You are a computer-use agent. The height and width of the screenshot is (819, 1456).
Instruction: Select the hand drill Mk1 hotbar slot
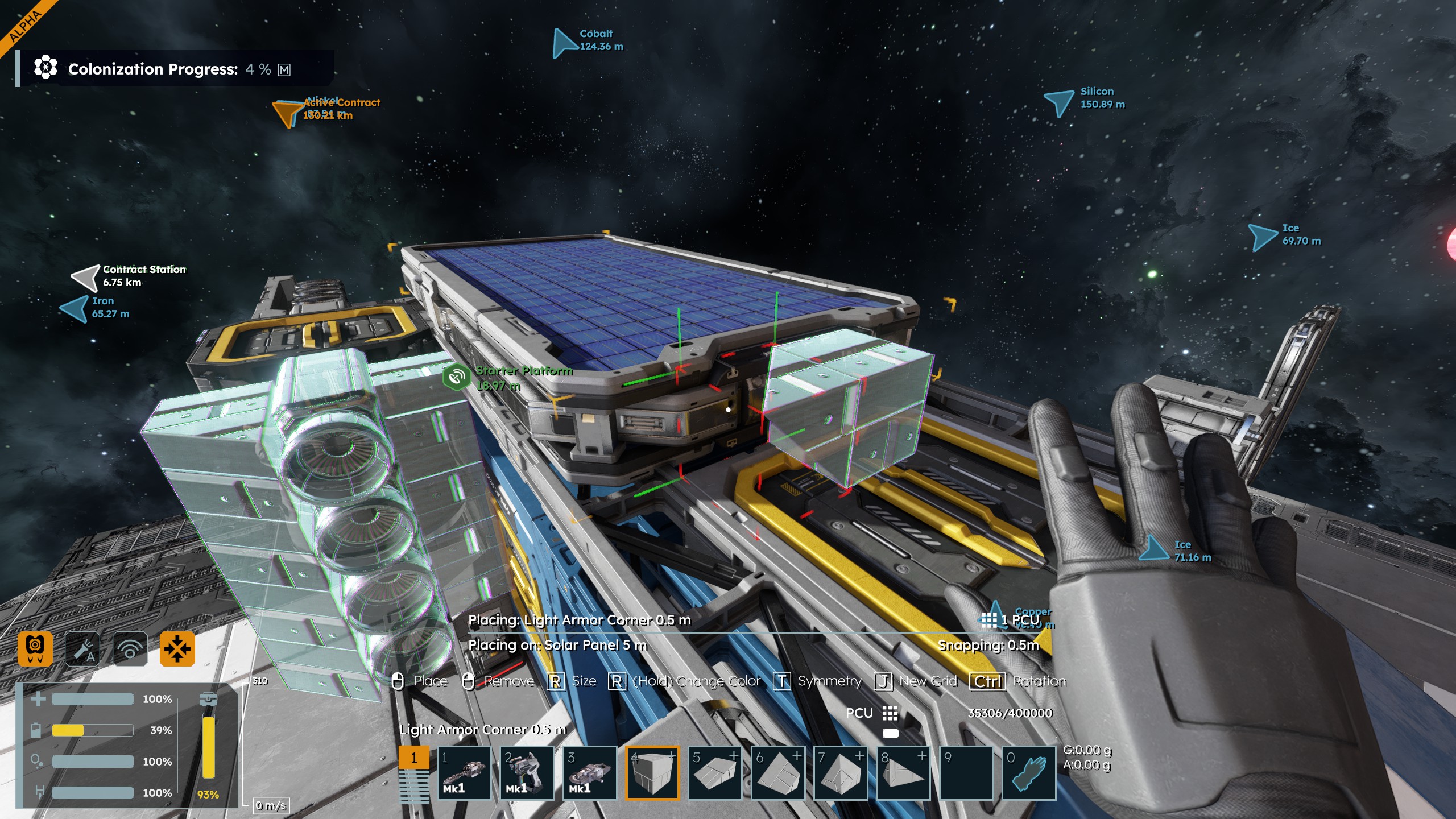pyautogui.click(x=464, y=773)
